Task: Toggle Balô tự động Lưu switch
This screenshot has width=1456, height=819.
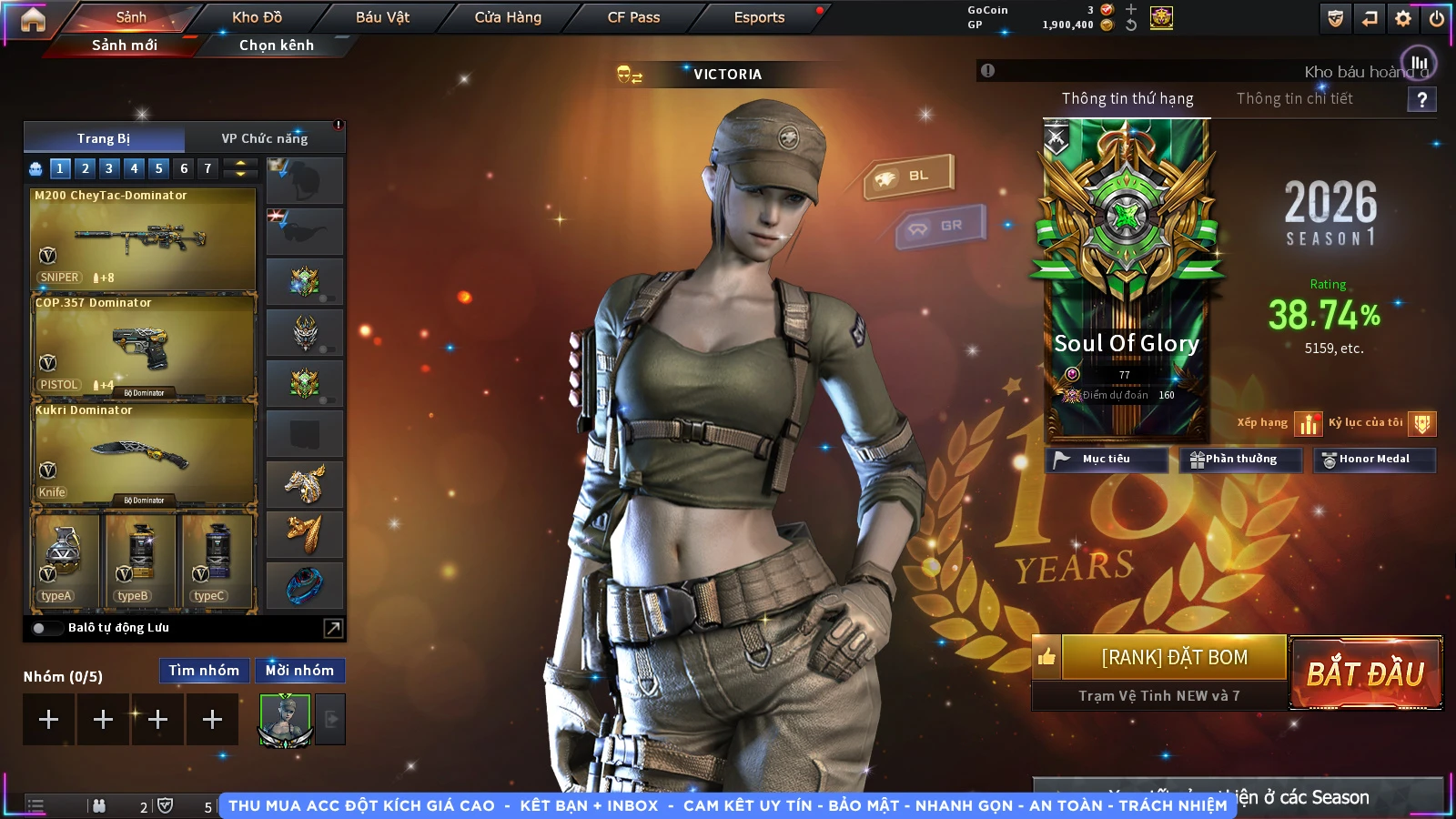Action: click(x=39, y=628)
